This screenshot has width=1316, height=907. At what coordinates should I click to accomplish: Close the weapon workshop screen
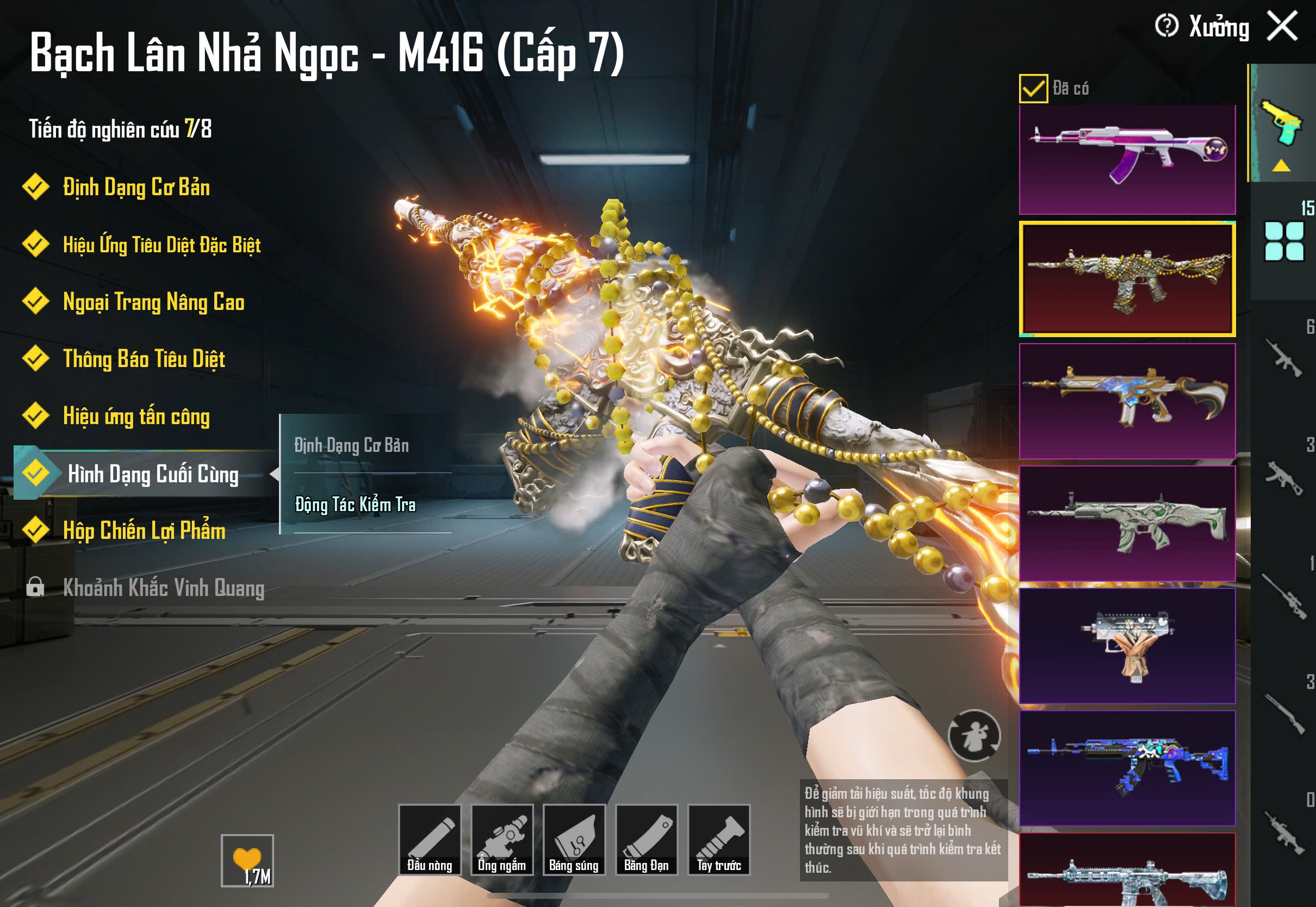pos(1282,27)
